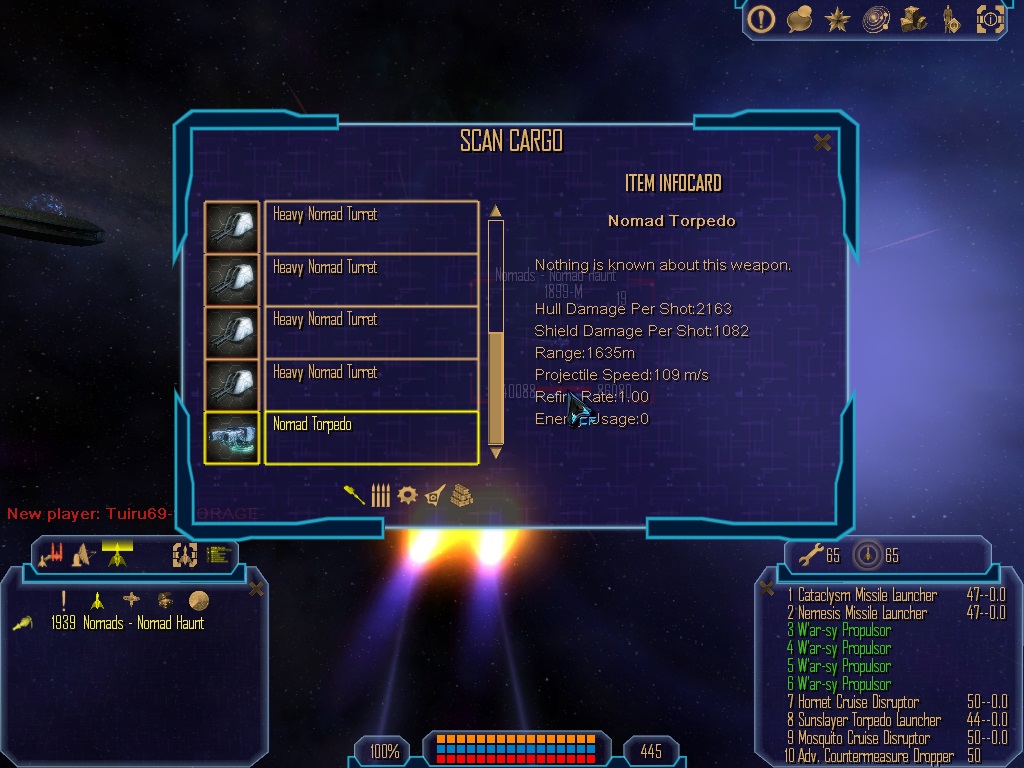This screenshot has width=1024, height=768.
Task: Close the contact list panel
Action: 256,589
